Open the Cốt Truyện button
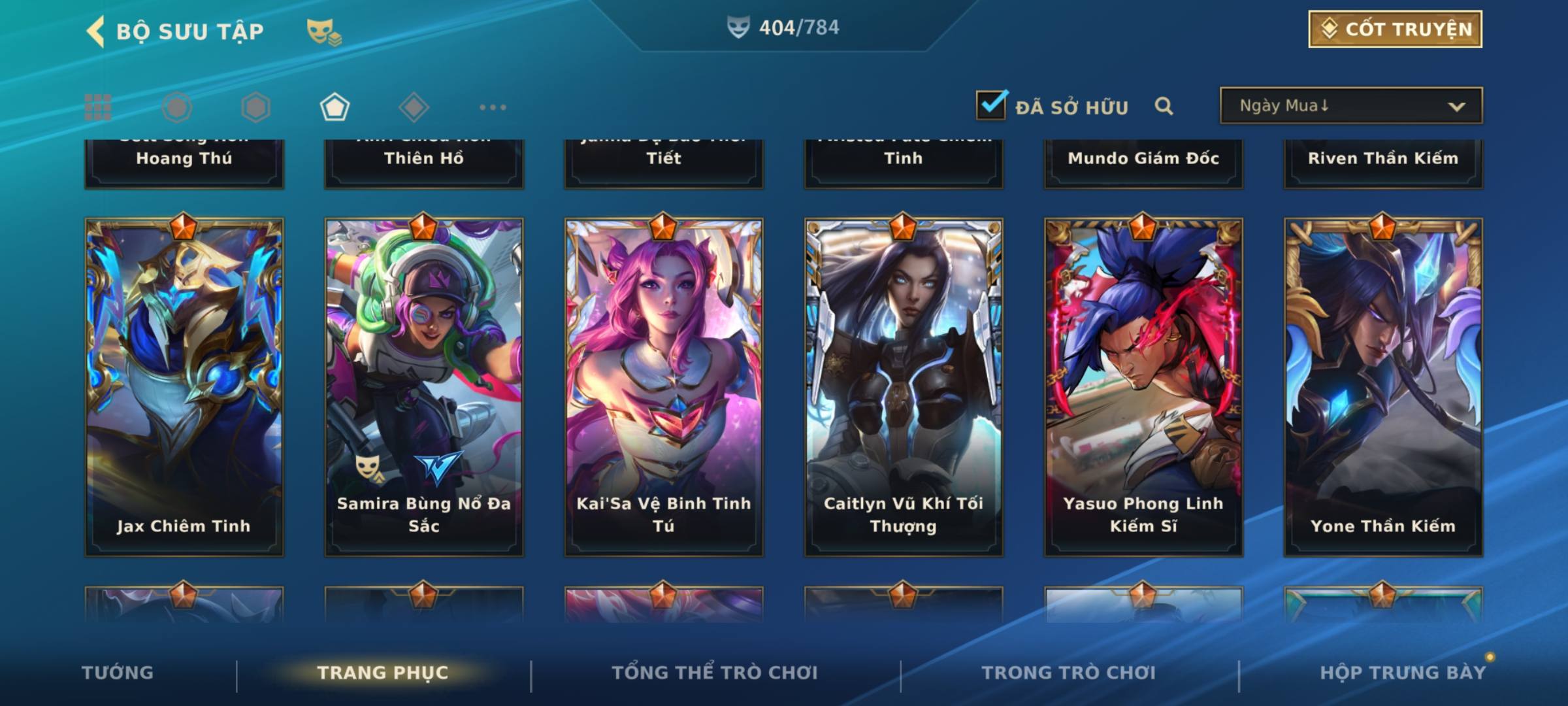 [x=1395, y=29]
